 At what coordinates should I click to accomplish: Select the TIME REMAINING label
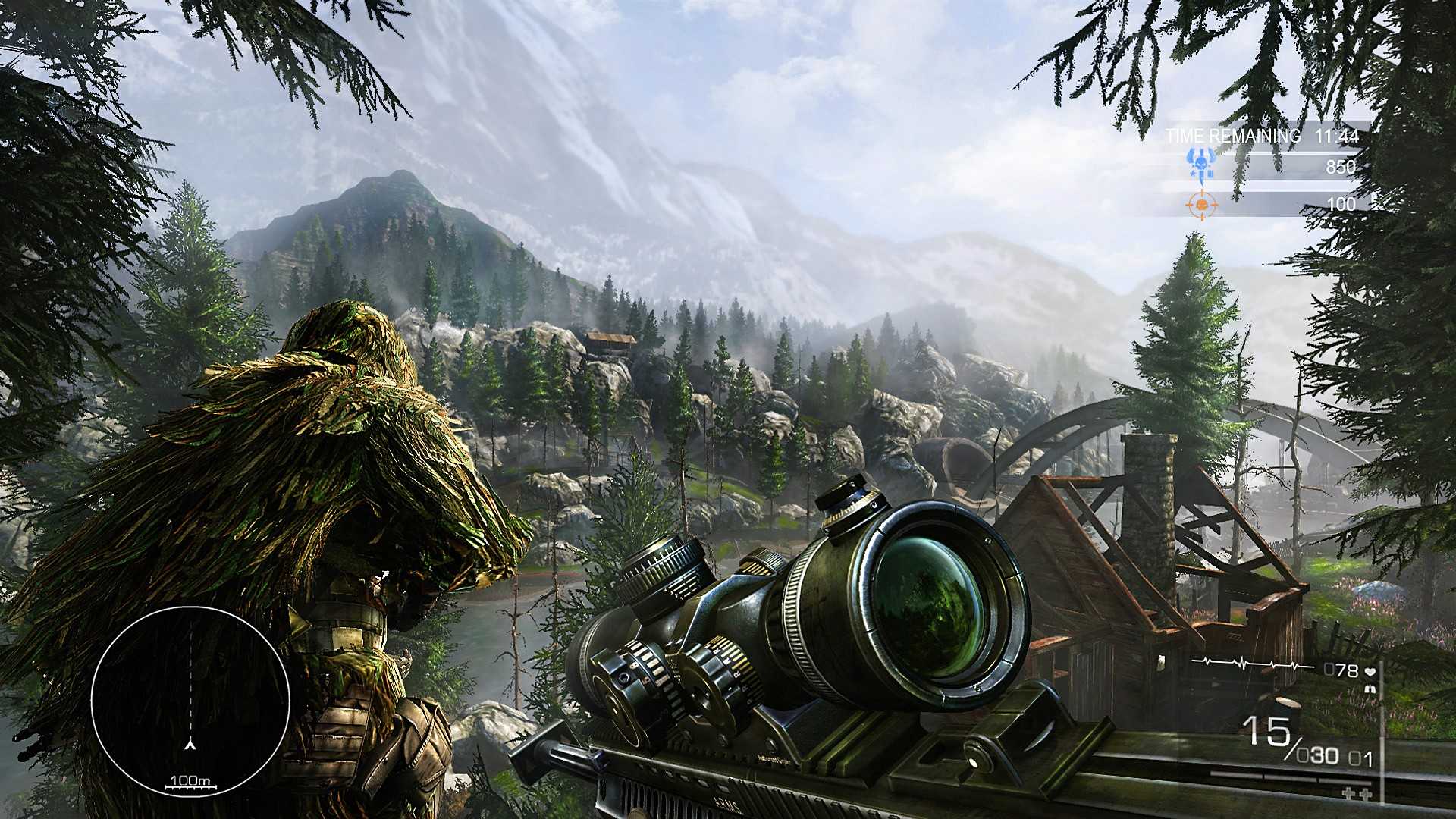1234,135
